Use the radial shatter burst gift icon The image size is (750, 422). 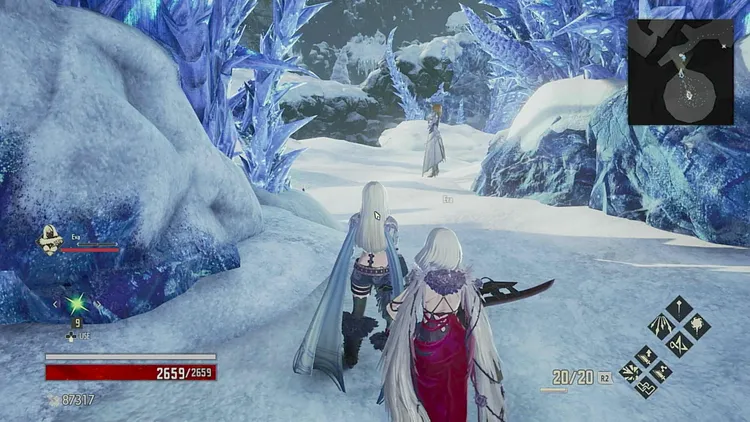point(630,371)
